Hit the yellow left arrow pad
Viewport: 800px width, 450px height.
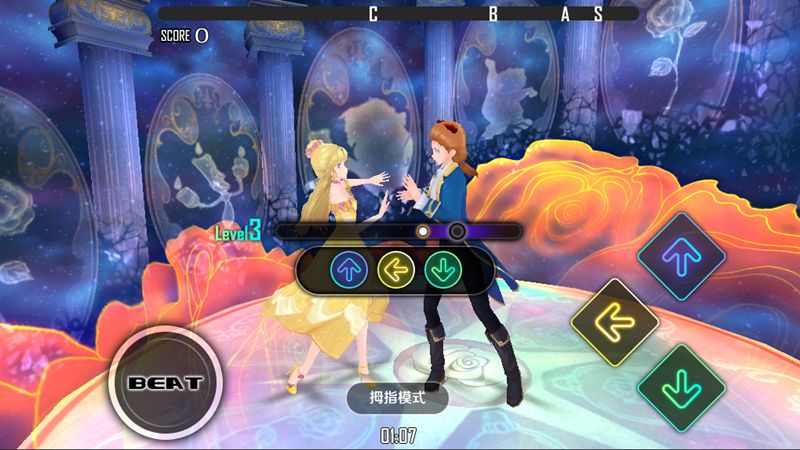[614, 321]
